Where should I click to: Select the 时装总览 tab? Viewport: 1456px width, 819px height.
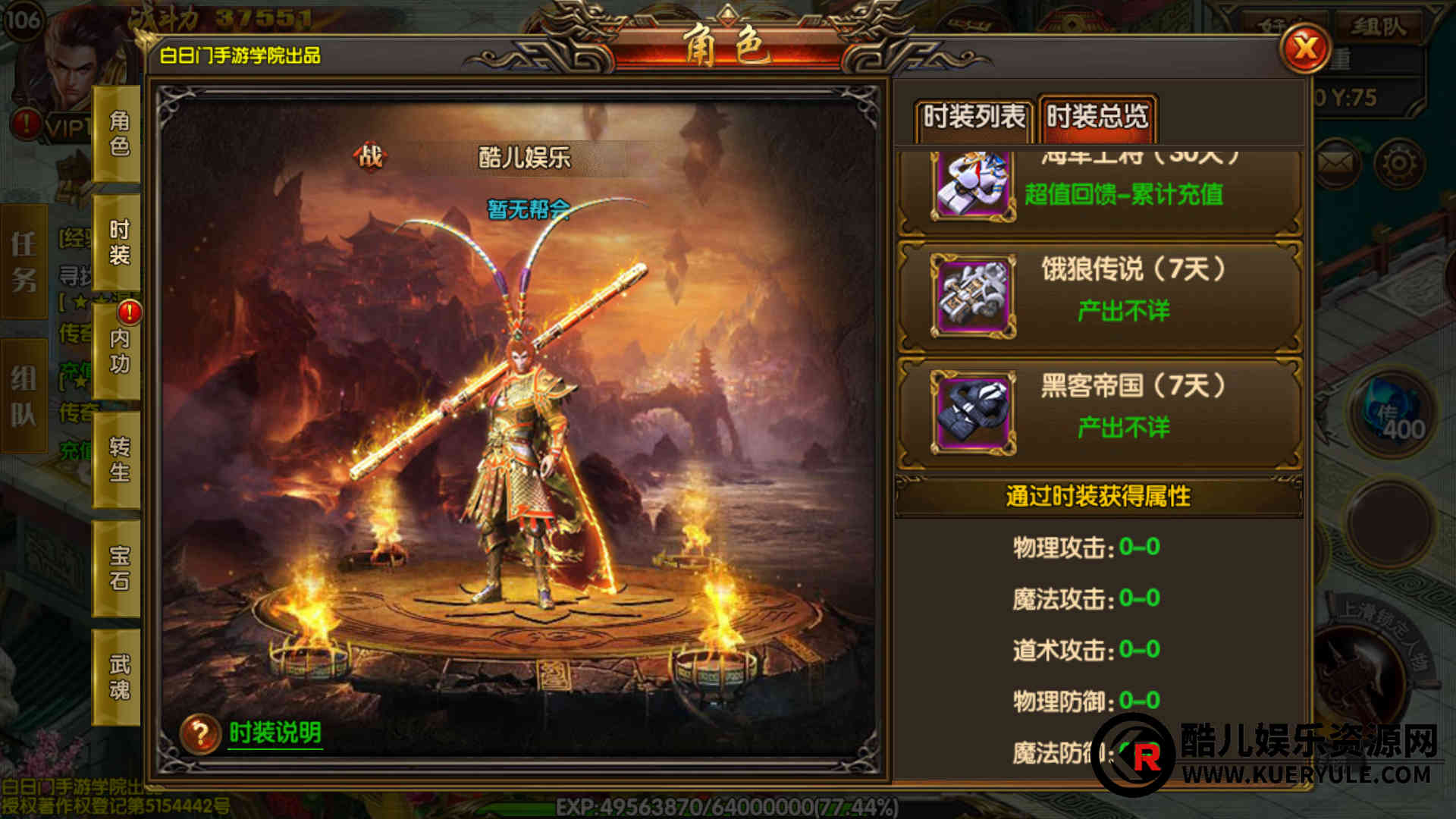1097,118
